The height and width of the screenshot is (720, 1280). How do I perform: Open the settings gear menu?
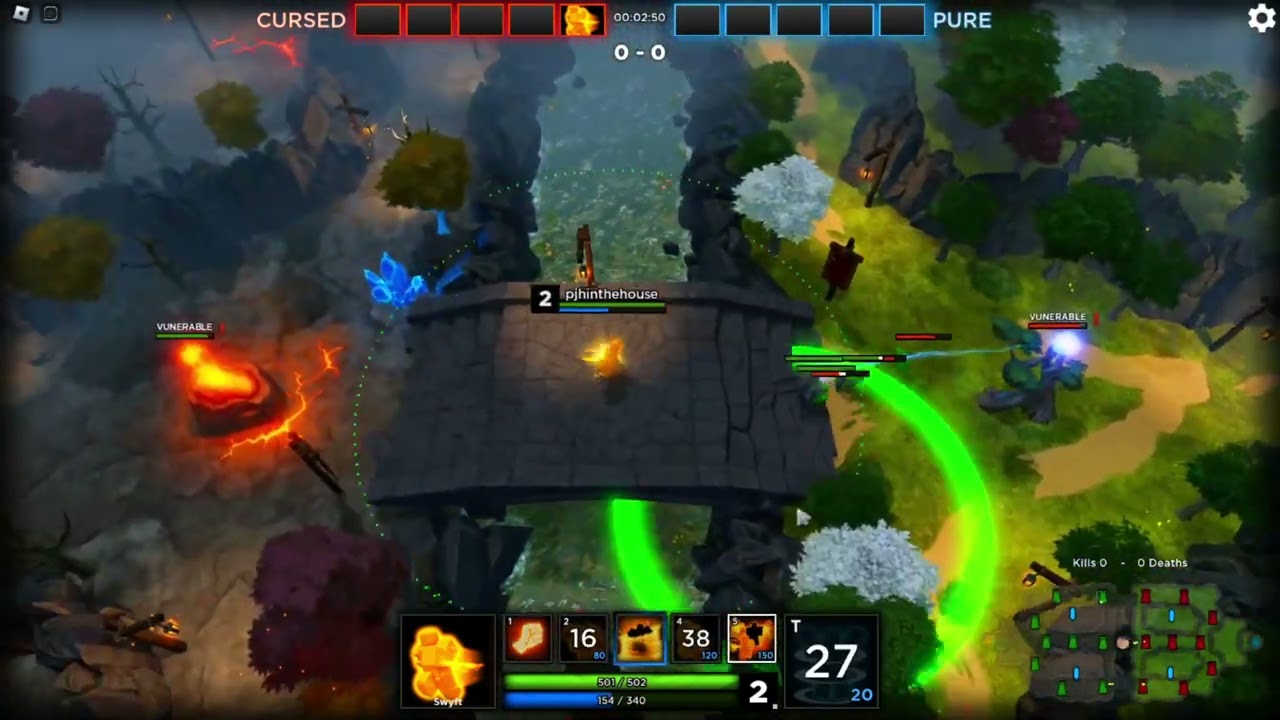tap(1262, 19)
